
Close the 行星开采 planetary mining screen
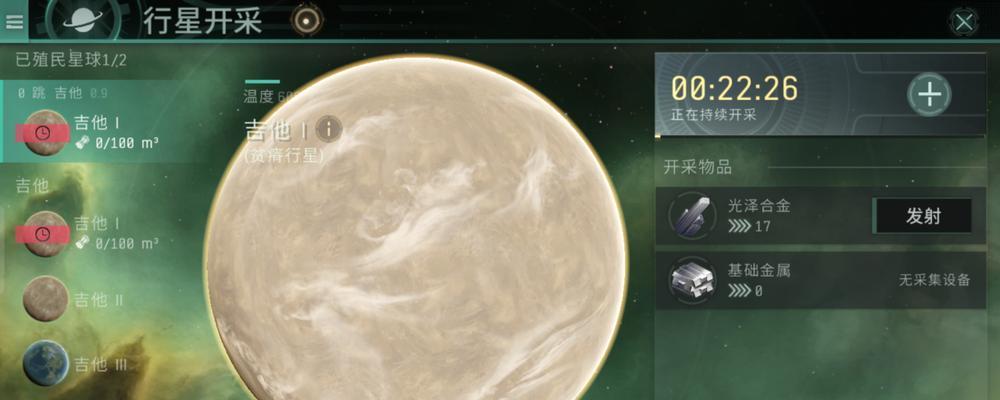point(963,21)
